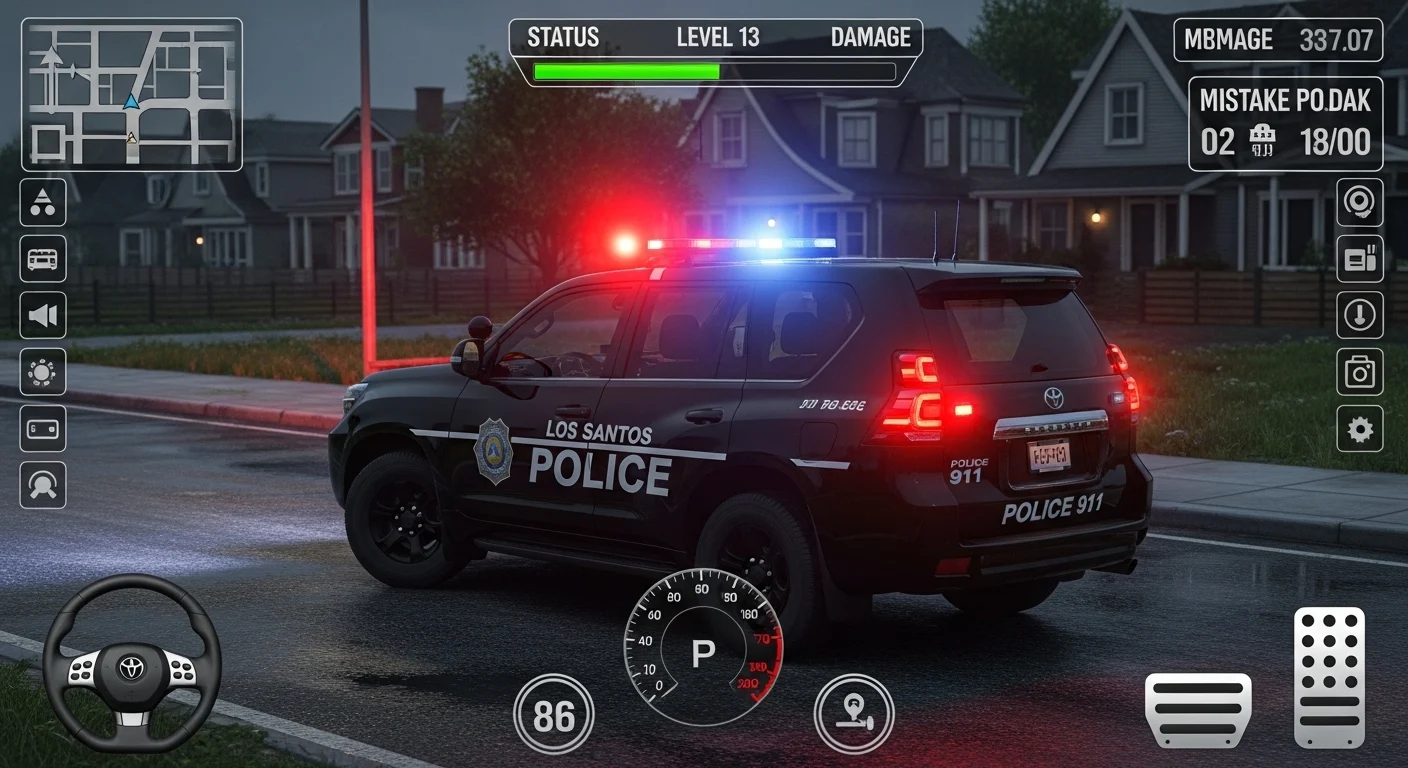The image size is (1408, 768).
Task: Toggle the horn speaker button
Action: (x=43, y=316)
